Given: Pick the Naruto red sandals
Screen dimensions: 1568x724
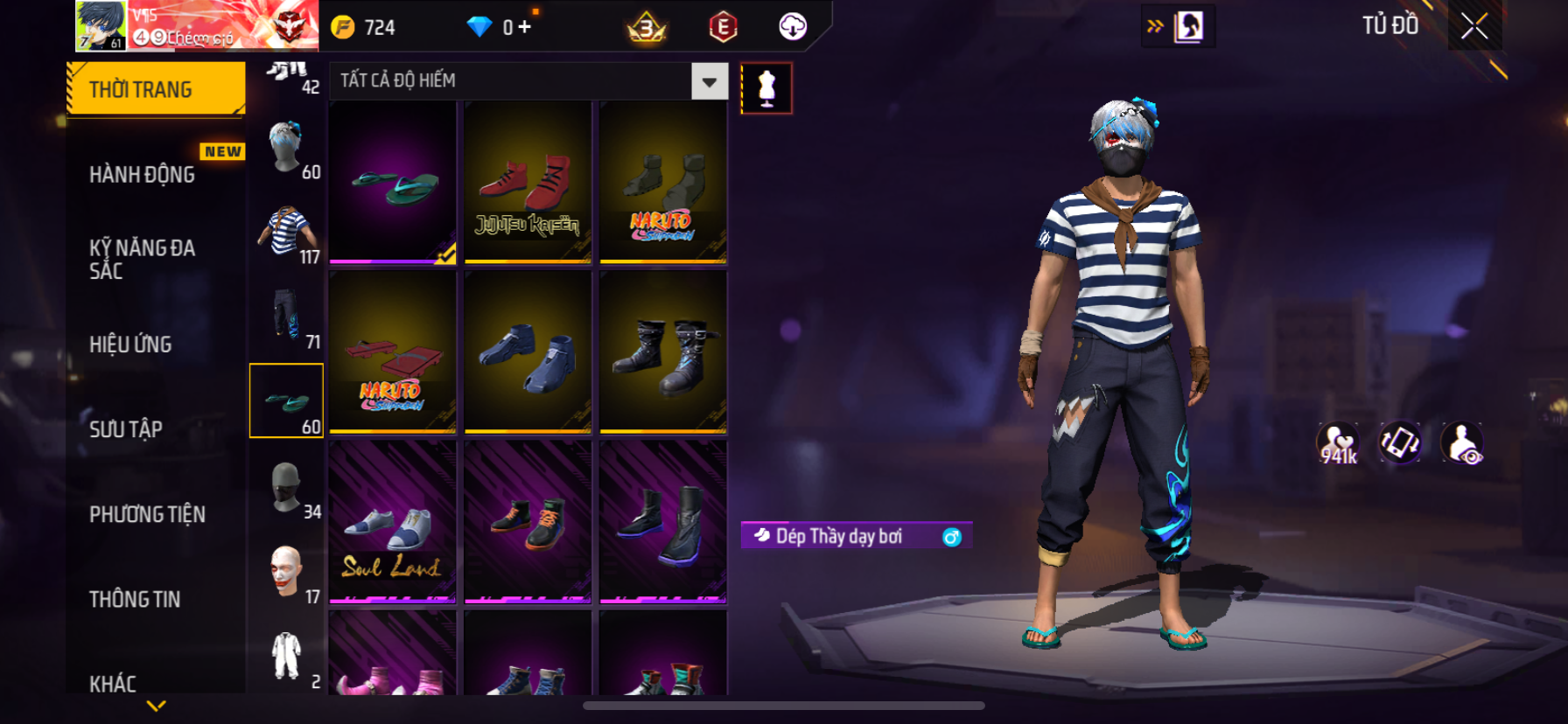Looking at the screenshot, I should coord(392,352).
